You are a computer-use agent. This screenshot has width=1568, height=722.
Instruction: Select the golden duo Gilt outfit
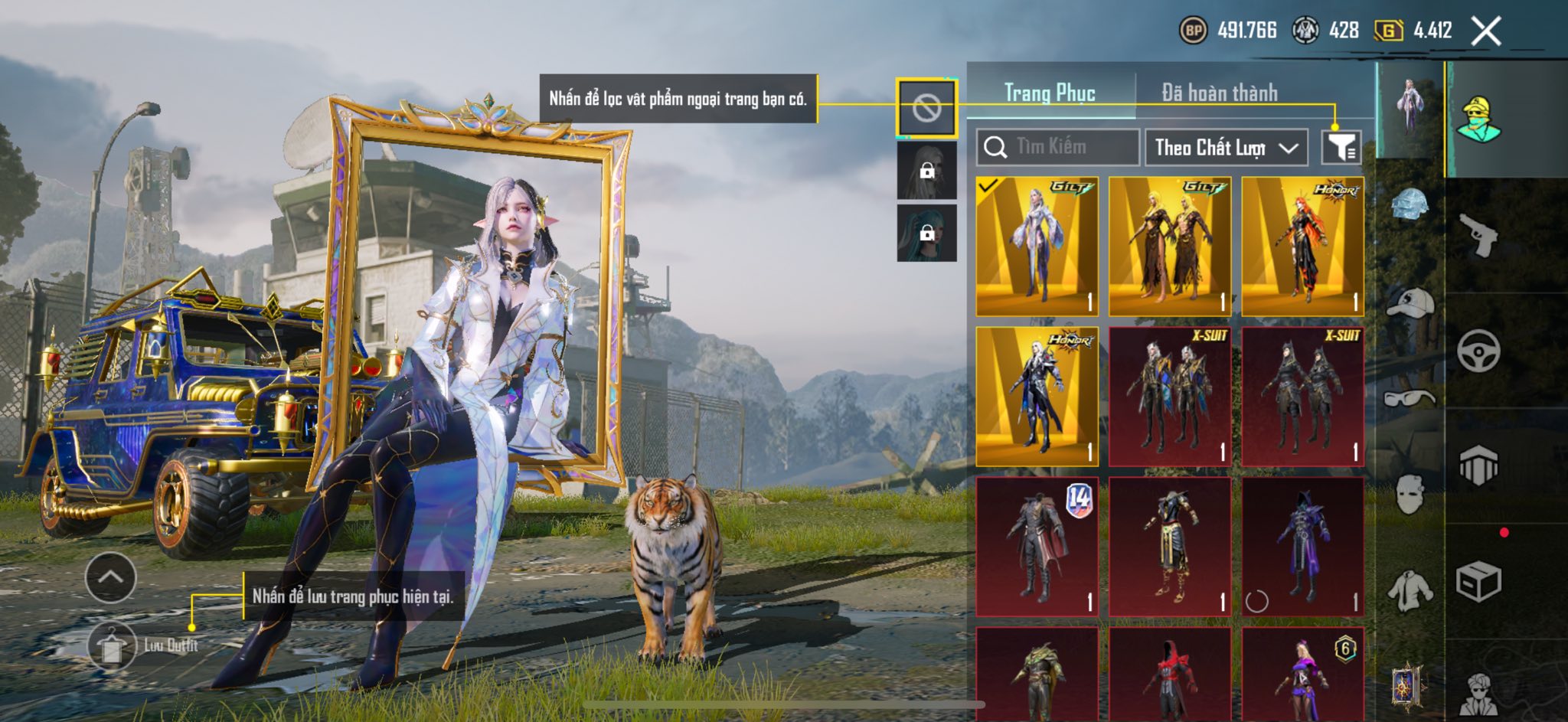click(1170, 247)
